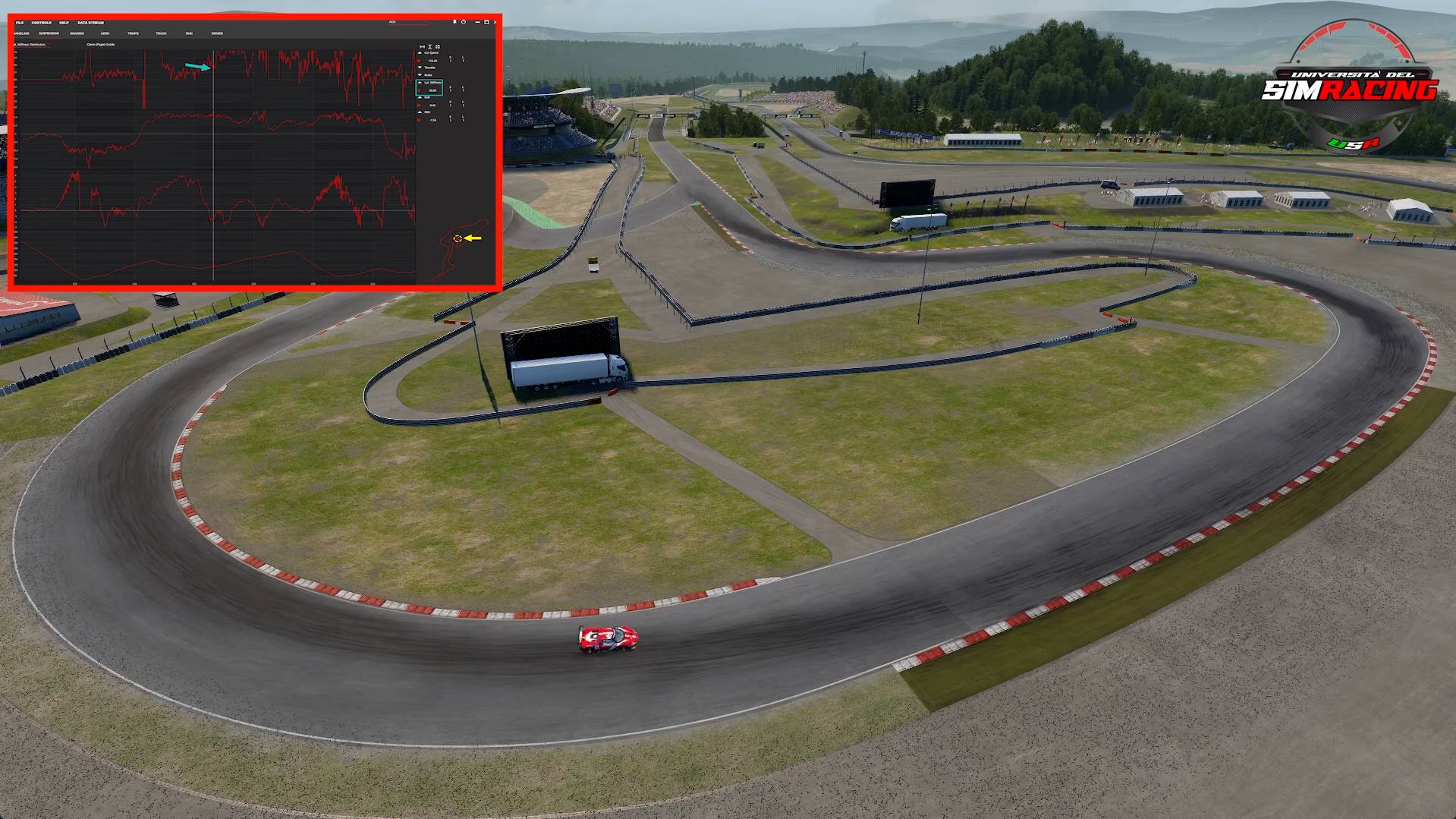Select the Car Speed channel color marker
The width and height of the screenshot is (1456, 819).
click(419, 61)
